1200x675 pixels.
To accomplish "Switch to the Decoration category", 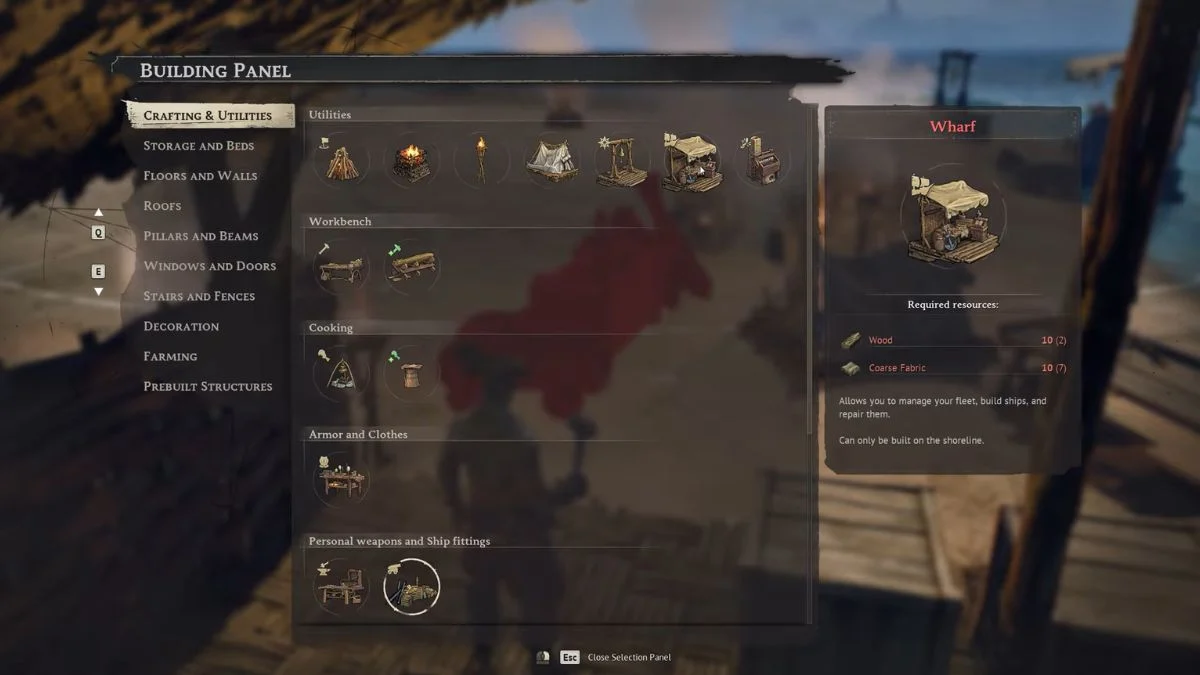I will point(181,326).
